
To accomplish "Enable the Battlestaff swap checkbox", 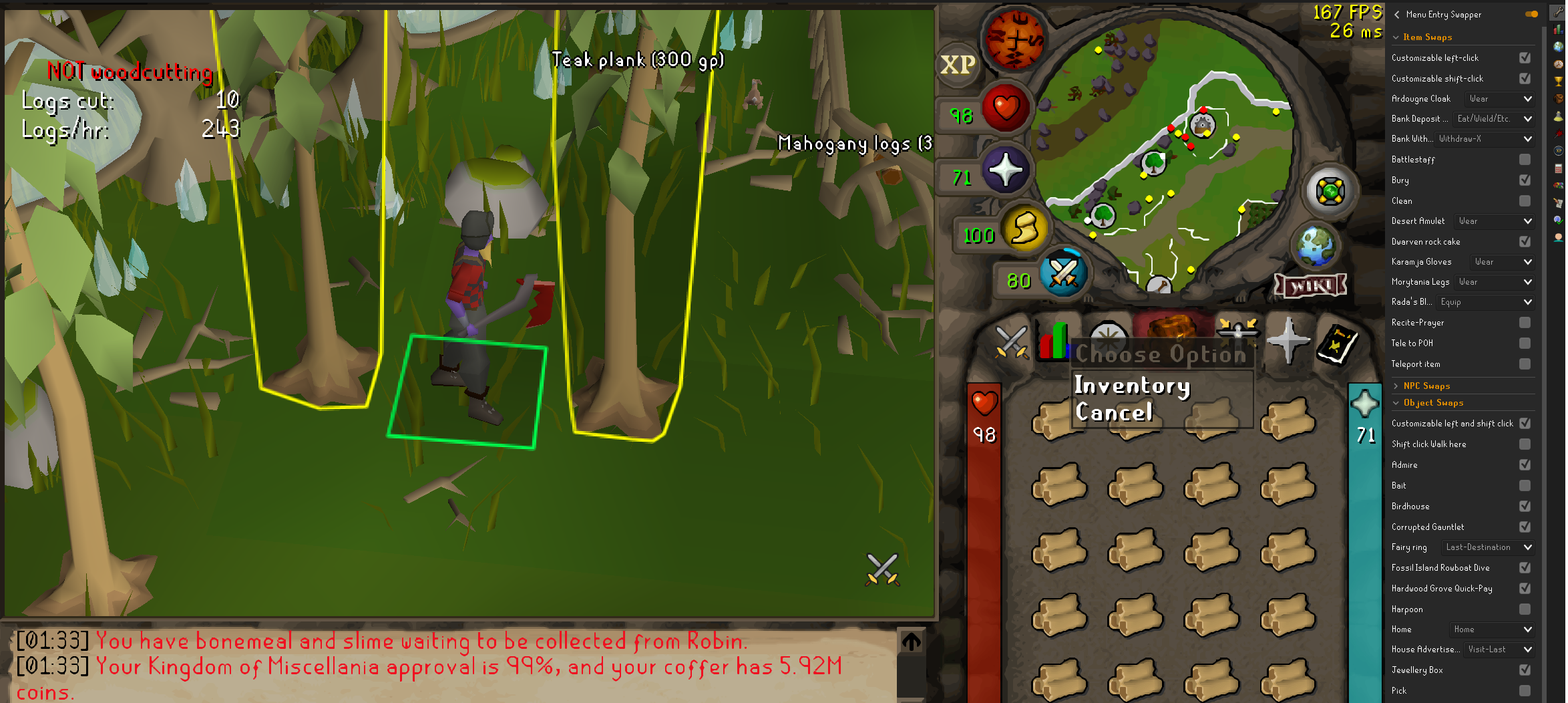I will [x=1523, y=159].
